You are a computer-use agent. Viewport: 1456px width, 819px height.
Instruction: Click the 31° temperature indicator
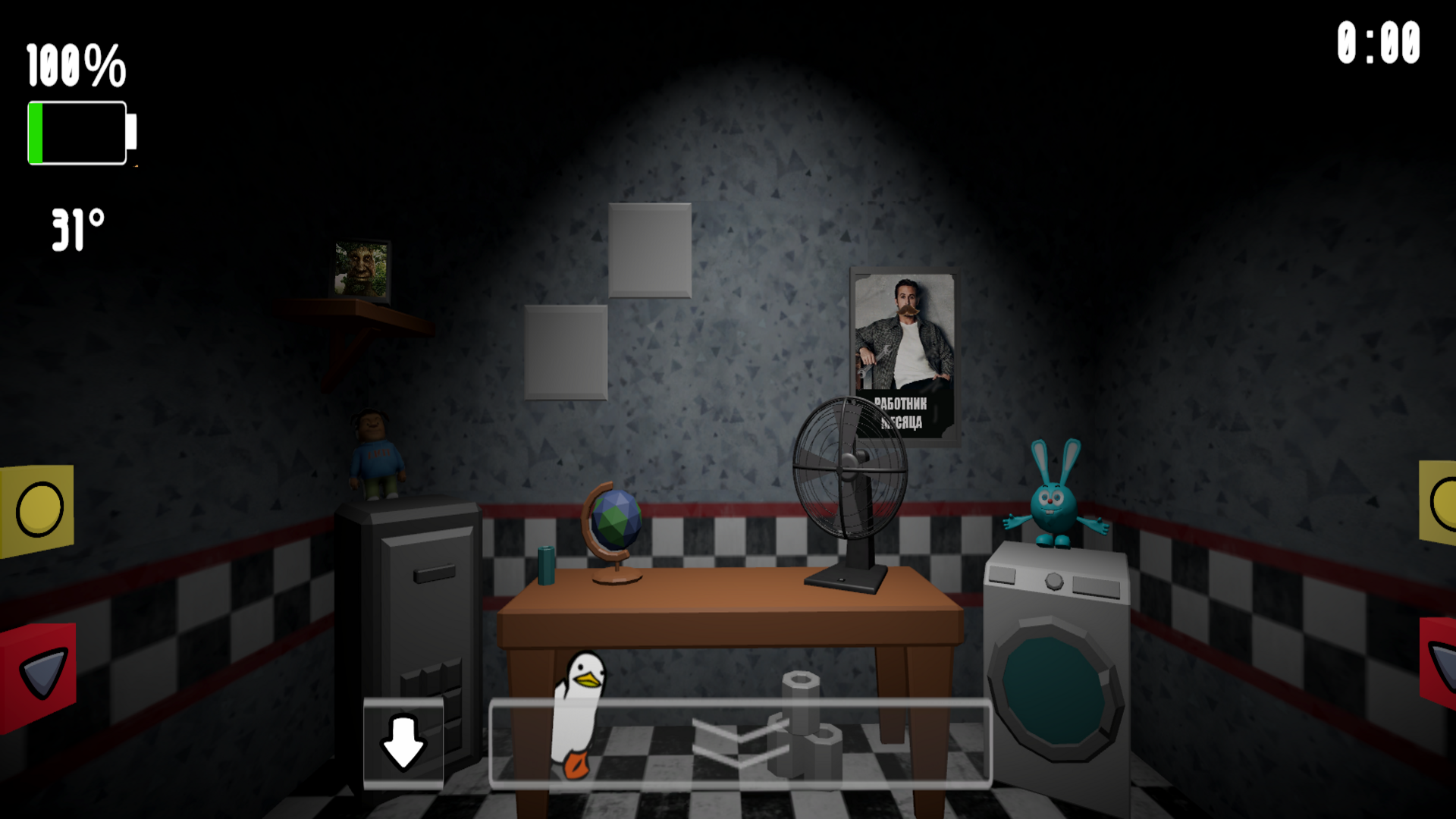pyautogui.click(x=77, y=227)
